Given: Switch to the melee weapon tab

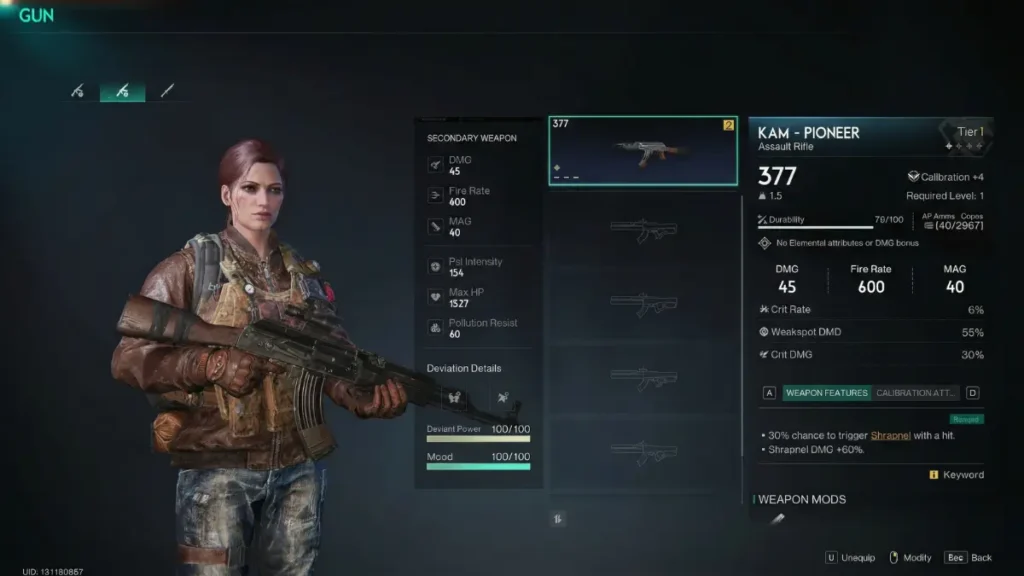Looking at the screenshot, I should 167,91.
